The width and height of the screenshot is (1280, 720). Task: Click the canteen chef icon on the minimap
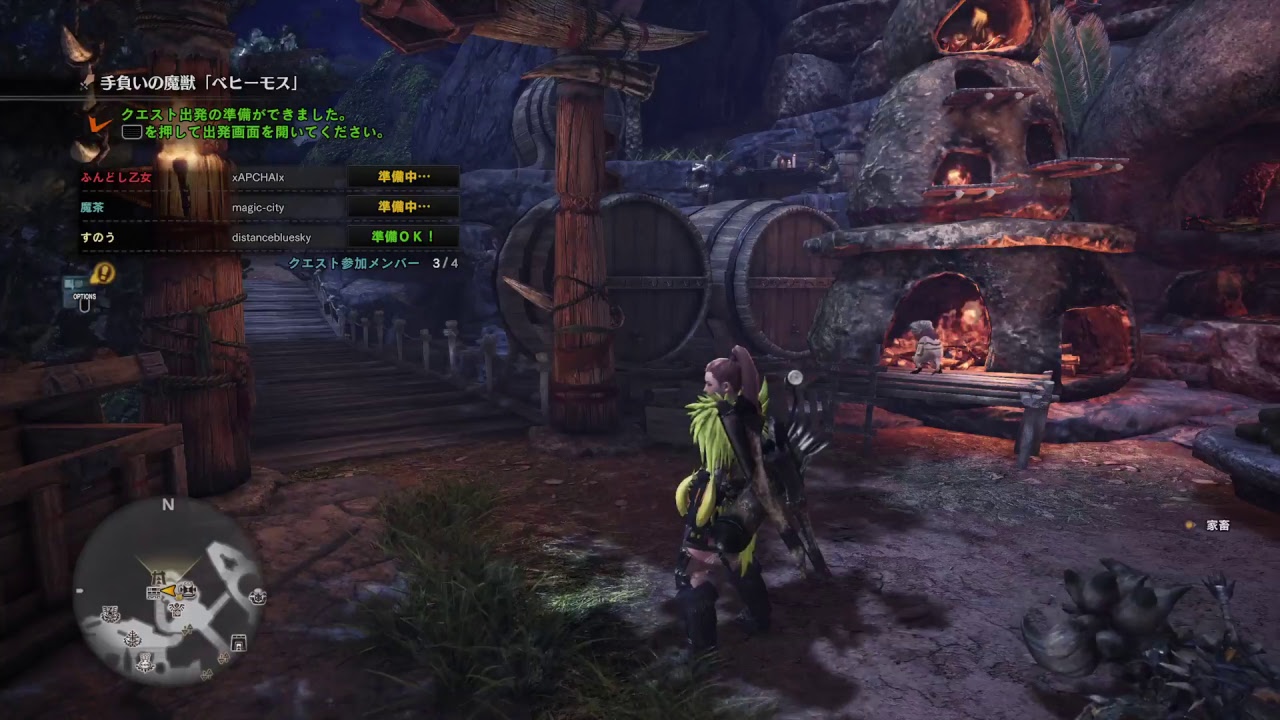(x=187, y=588)
